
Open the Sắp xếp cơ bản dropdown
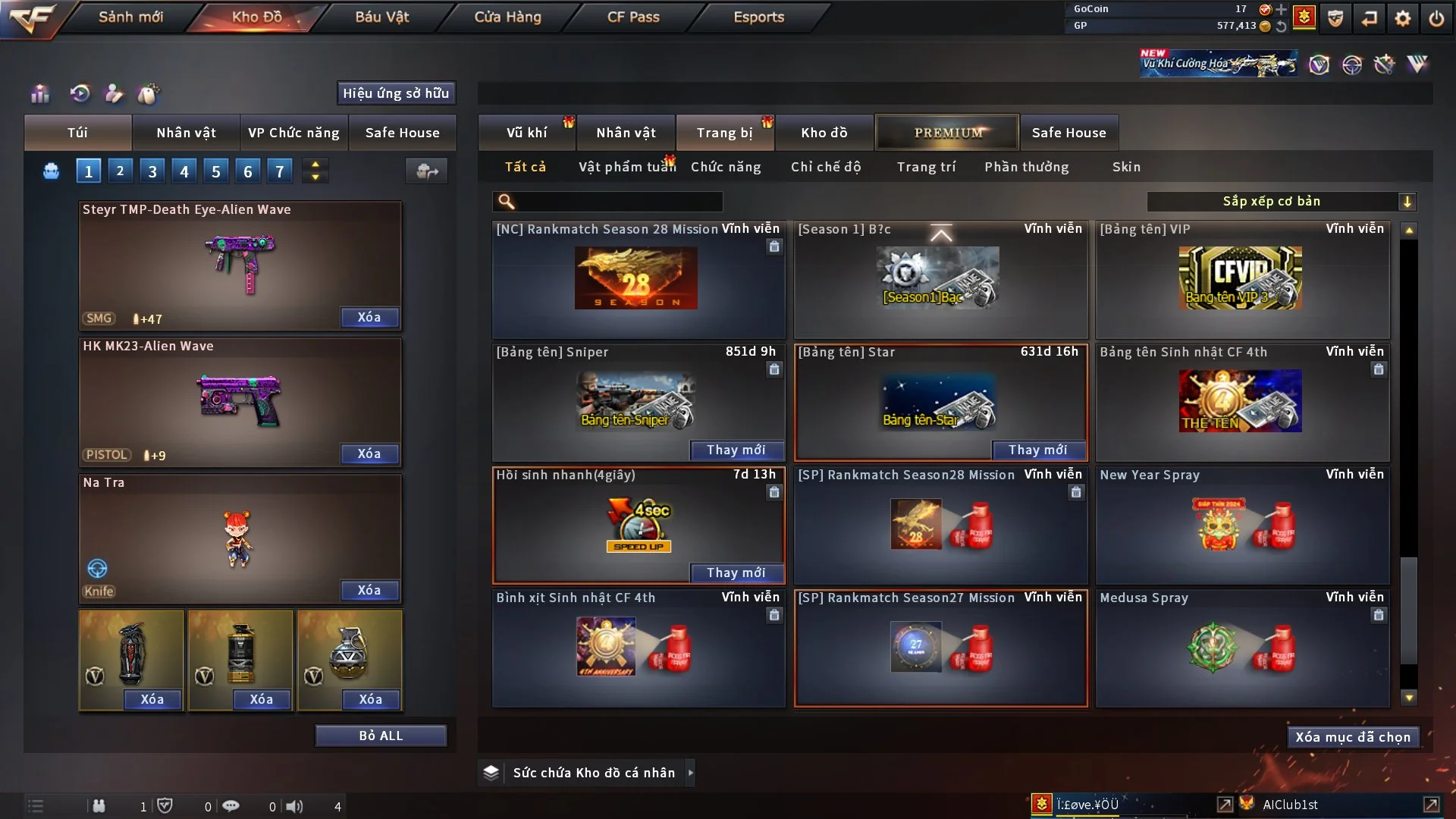point(1281,201)
